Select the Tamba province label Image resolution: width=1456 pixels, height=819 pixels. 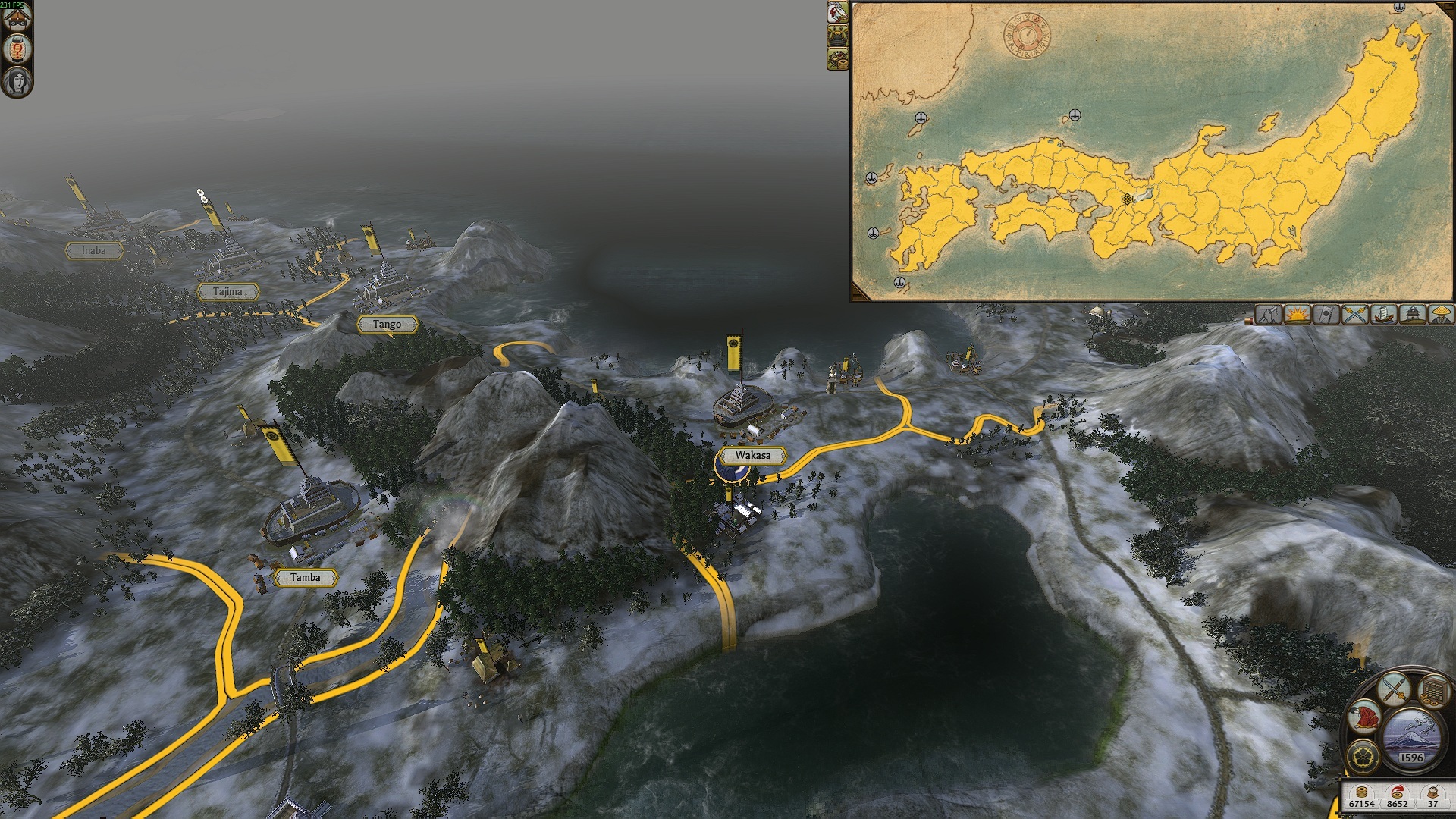pyautogui.click(x=305, y=578)
